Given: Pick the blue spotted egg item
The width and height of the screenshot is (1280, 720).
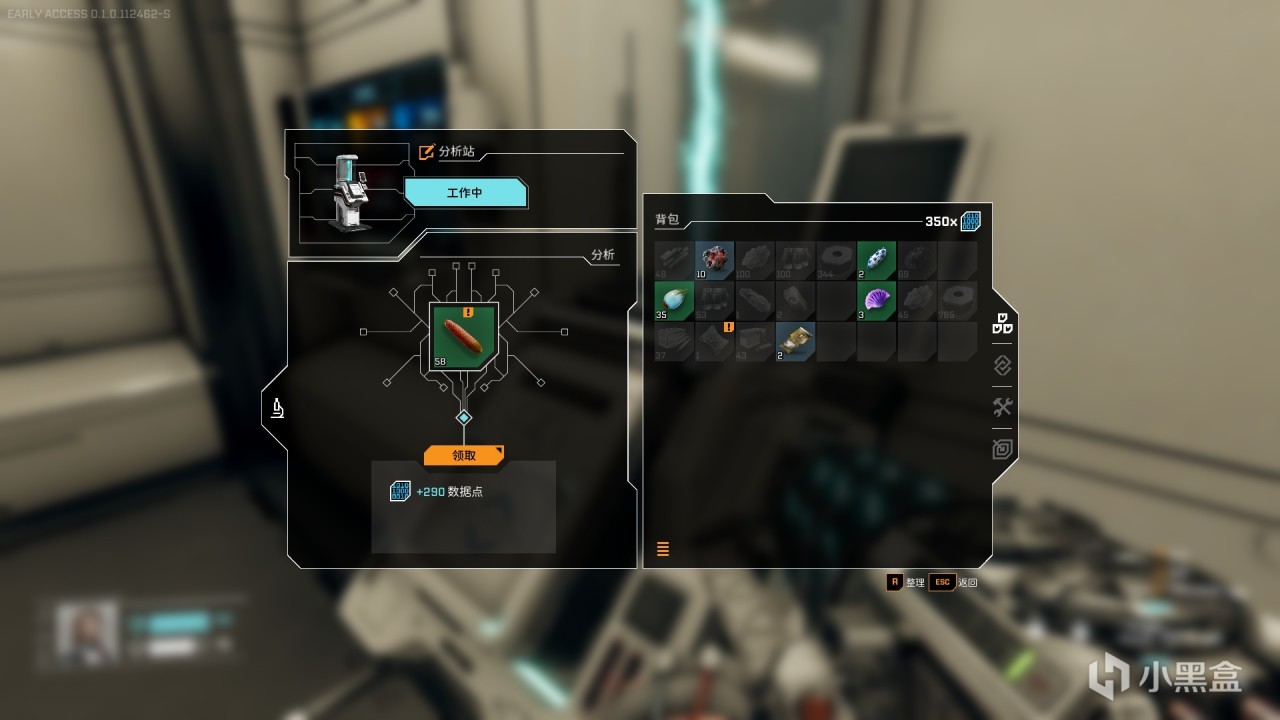Looking at the screenshot, I should [x=876, y=260].
